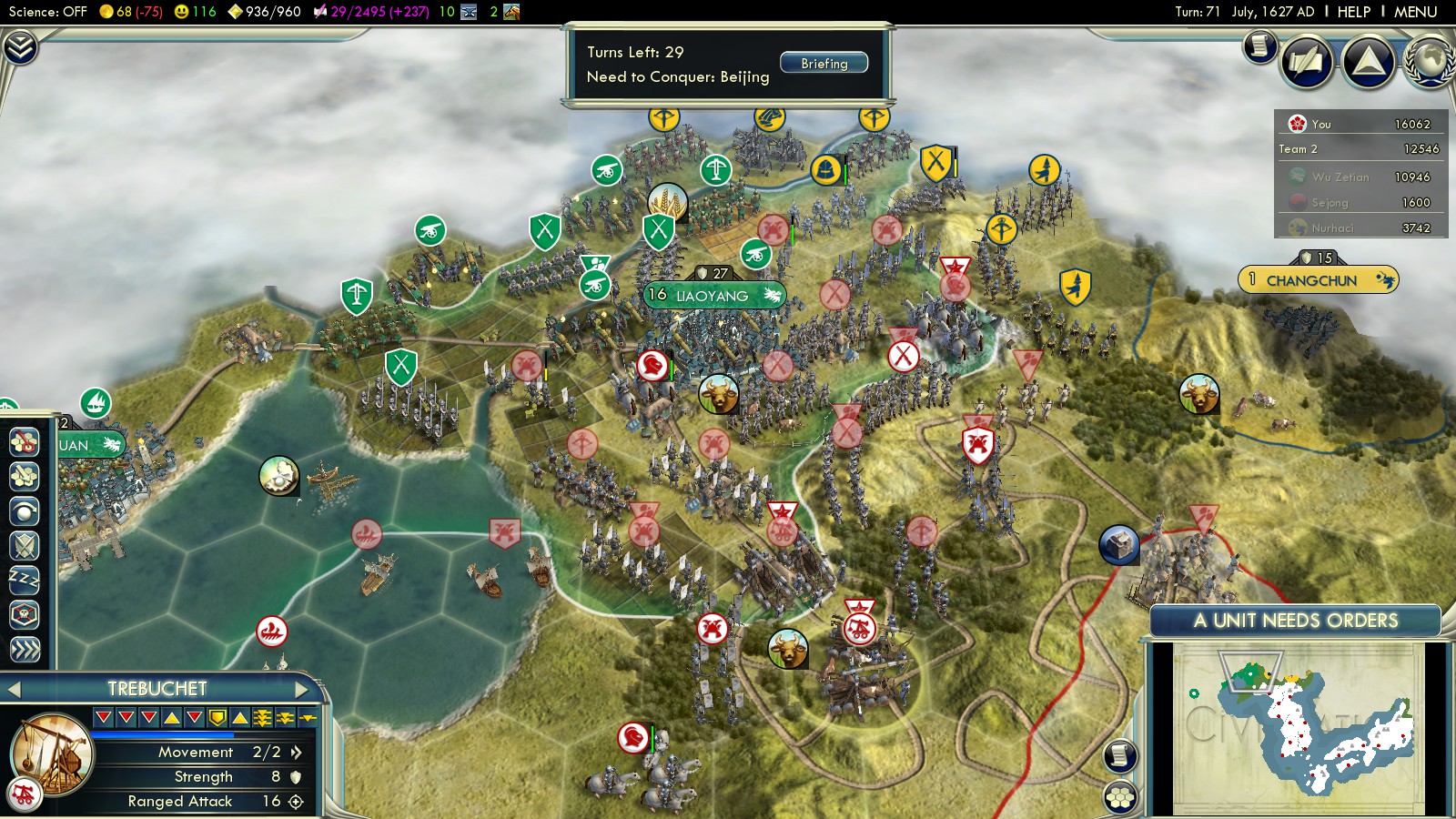
Task: Open the game MENU
Action: coord(1415,12)
